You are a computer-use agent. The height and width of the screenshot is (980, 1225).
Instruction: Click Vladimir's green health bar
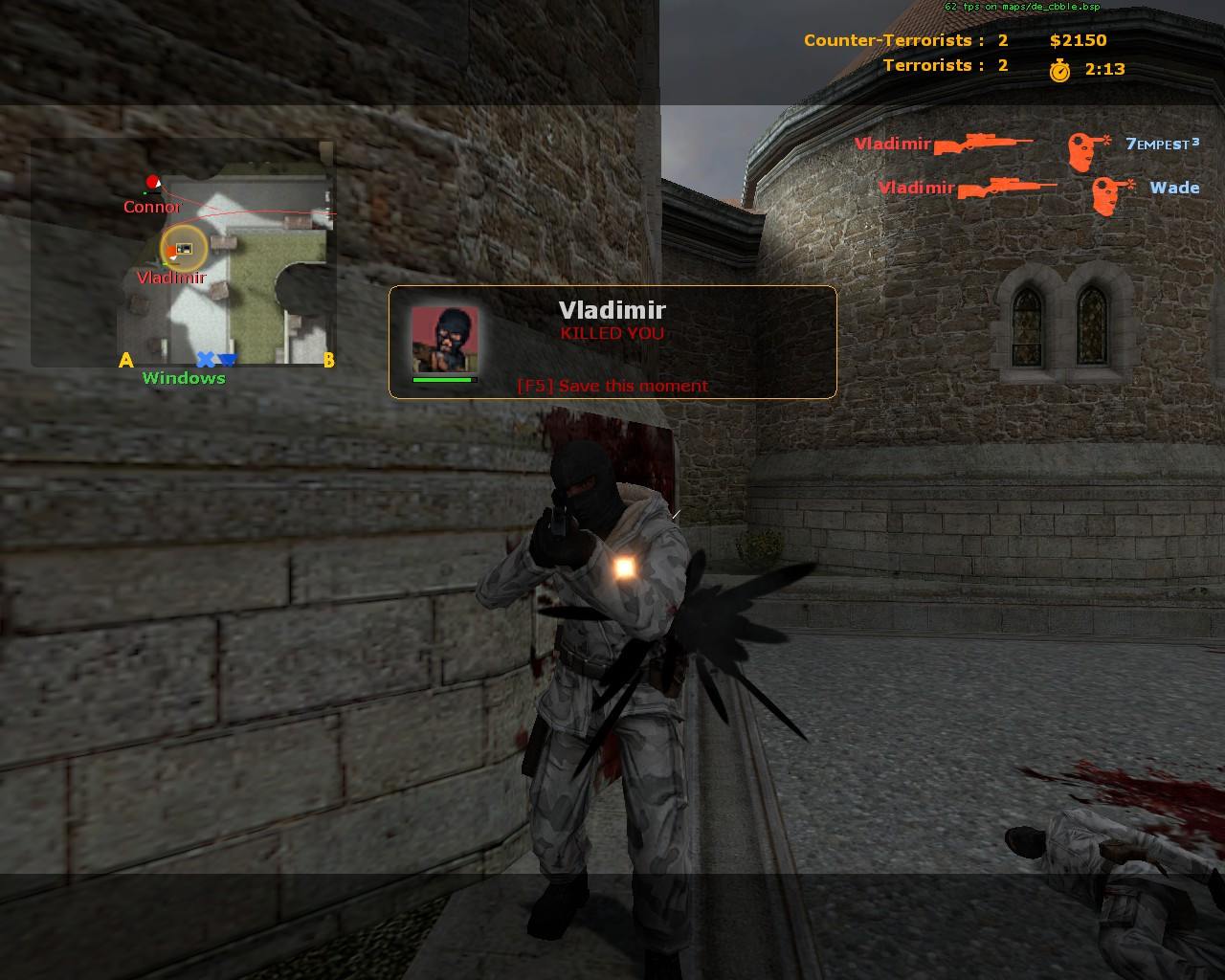445,378
